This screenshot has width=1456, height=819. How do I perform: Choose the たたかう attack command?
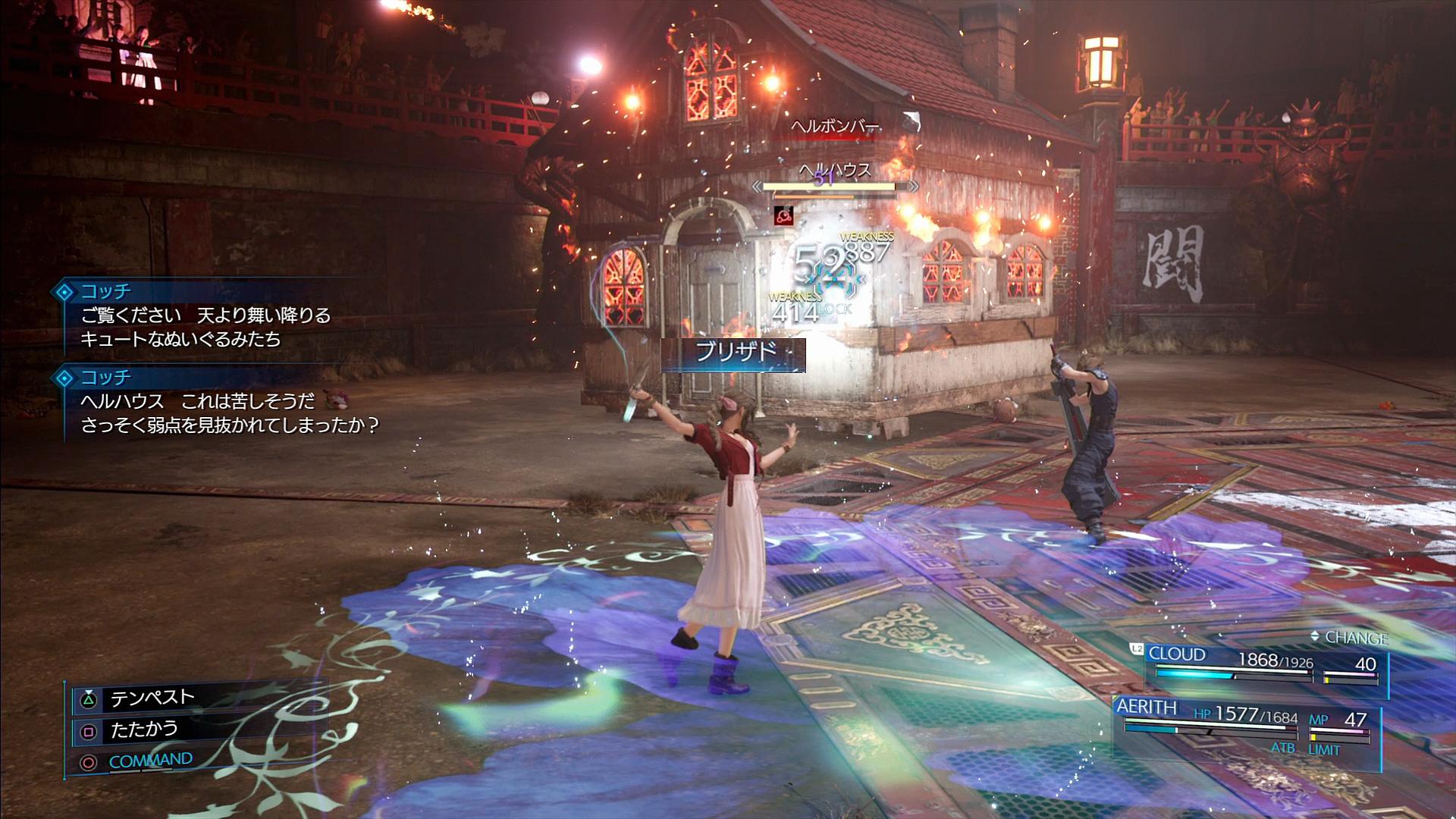(144, 730)
